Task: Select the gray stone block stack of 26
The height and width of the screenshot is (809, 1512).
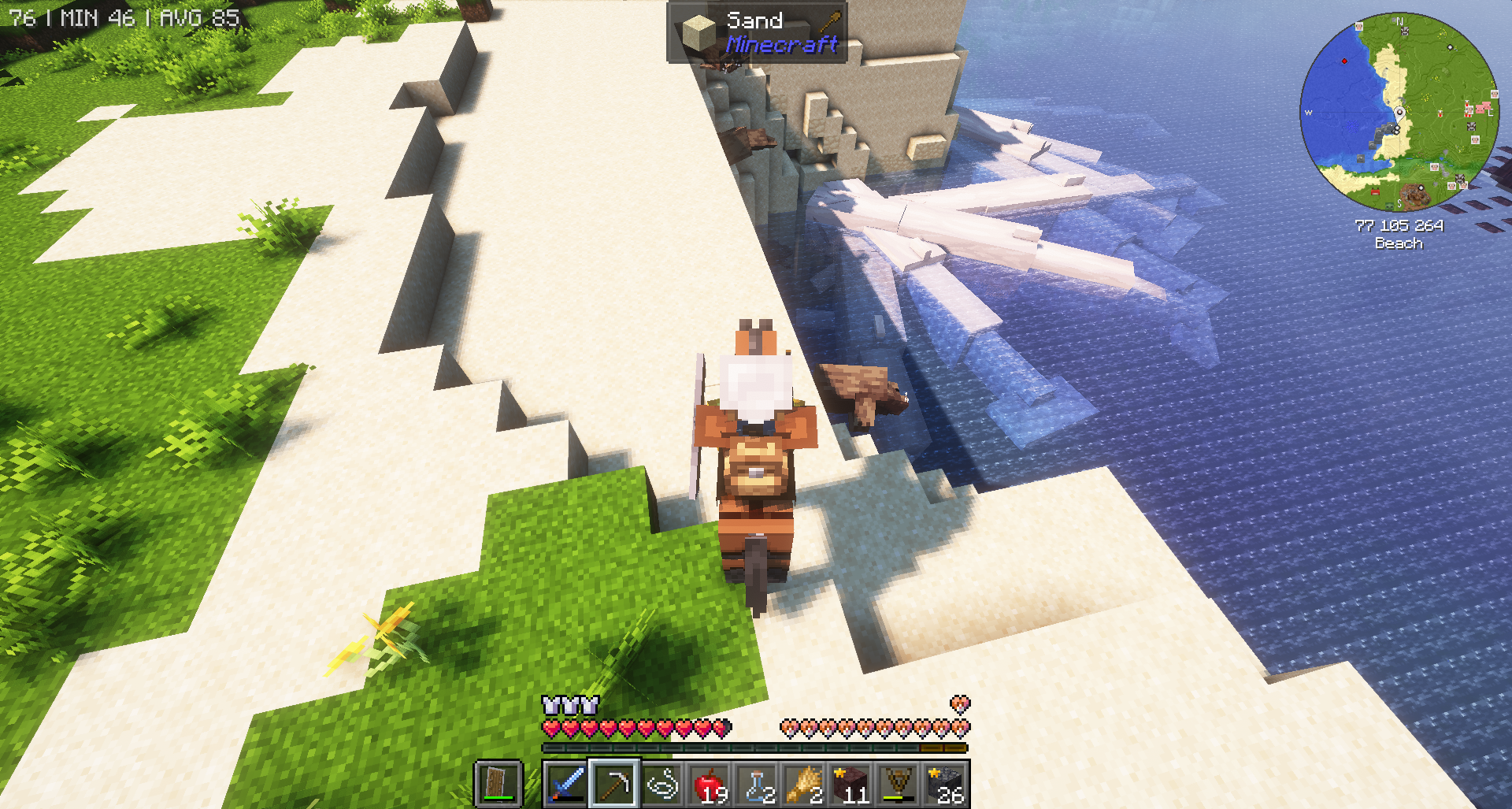Action: (946, 784)
